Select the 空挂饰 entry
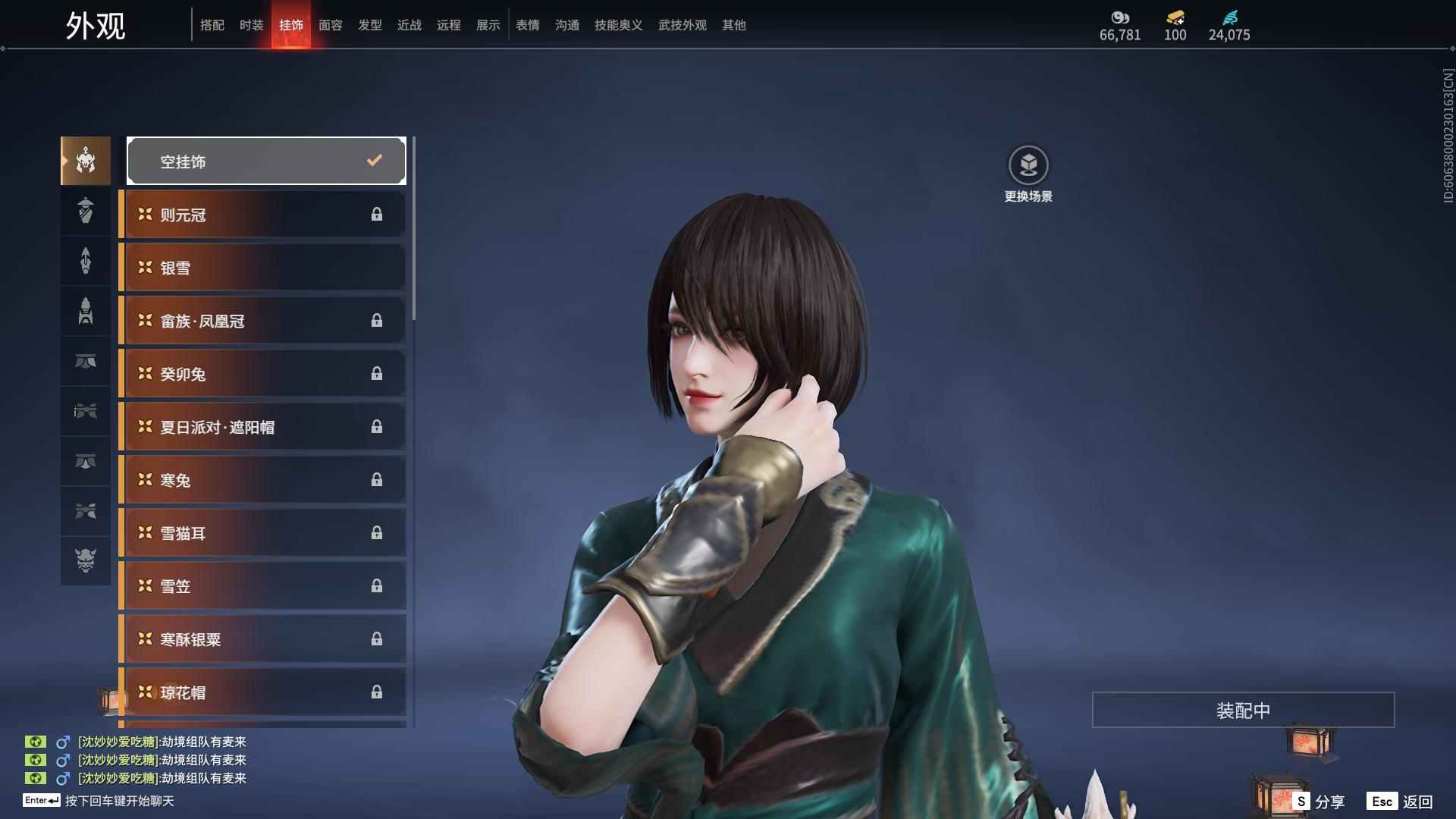 click(x=266, y=161)
